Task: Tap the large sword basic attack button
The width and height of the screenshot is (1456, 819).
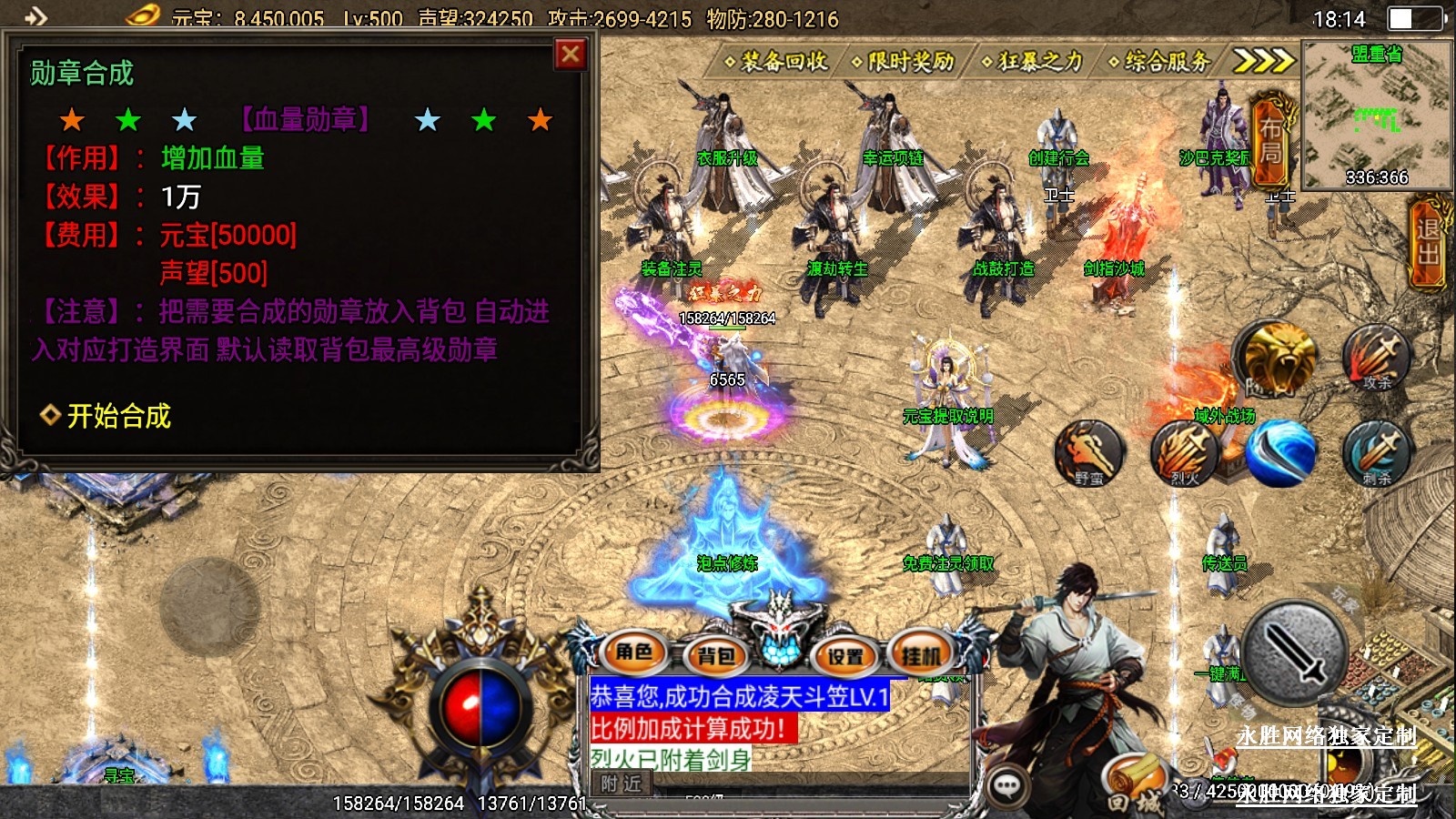Action: pyautogui.click(x=1294, y=652)
